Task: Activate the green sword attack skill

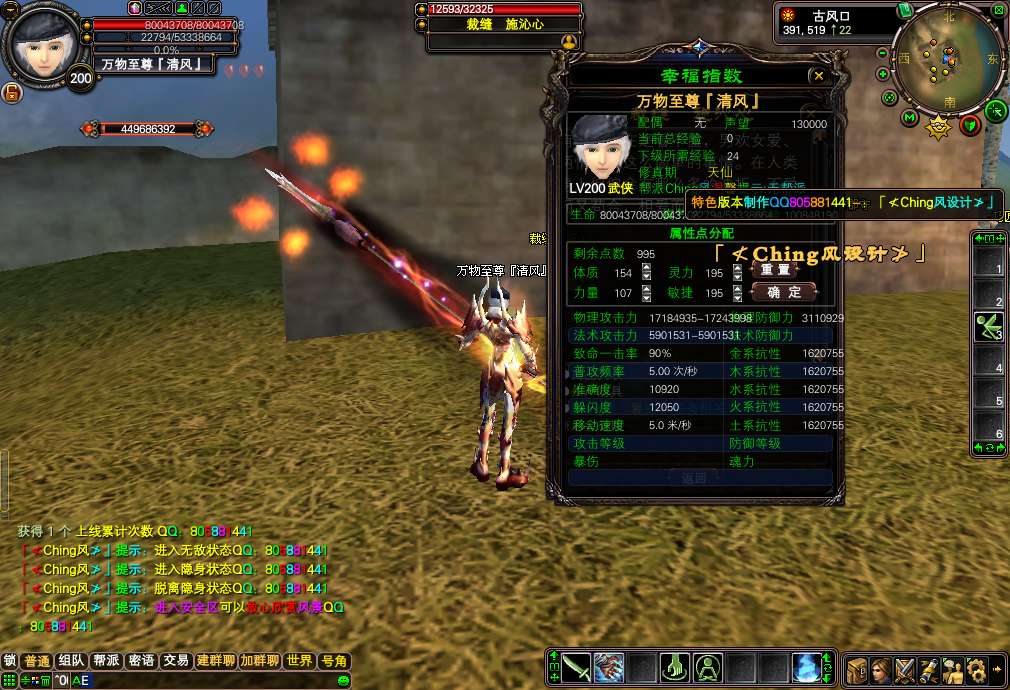Action: (x=577, y=667)
